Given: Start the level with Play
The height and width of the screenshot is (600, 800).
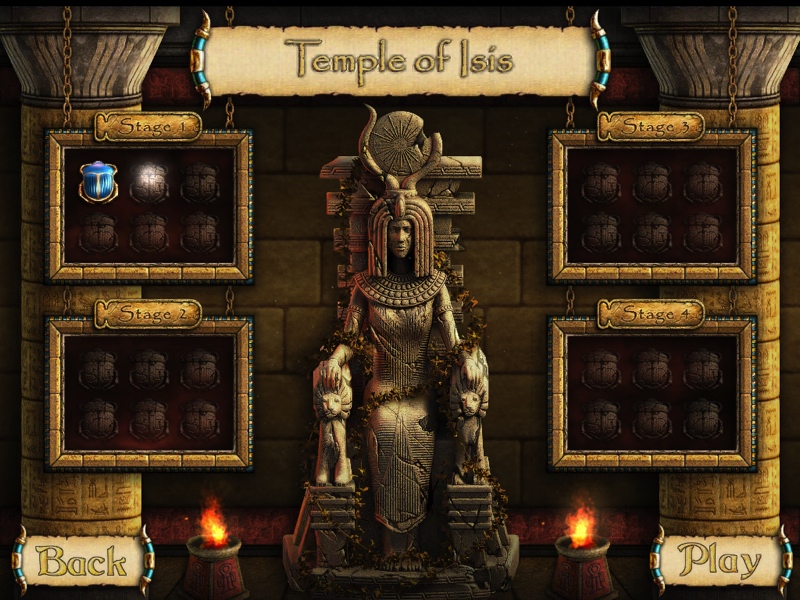Looking at the screenshot, I should pos(719,561).
